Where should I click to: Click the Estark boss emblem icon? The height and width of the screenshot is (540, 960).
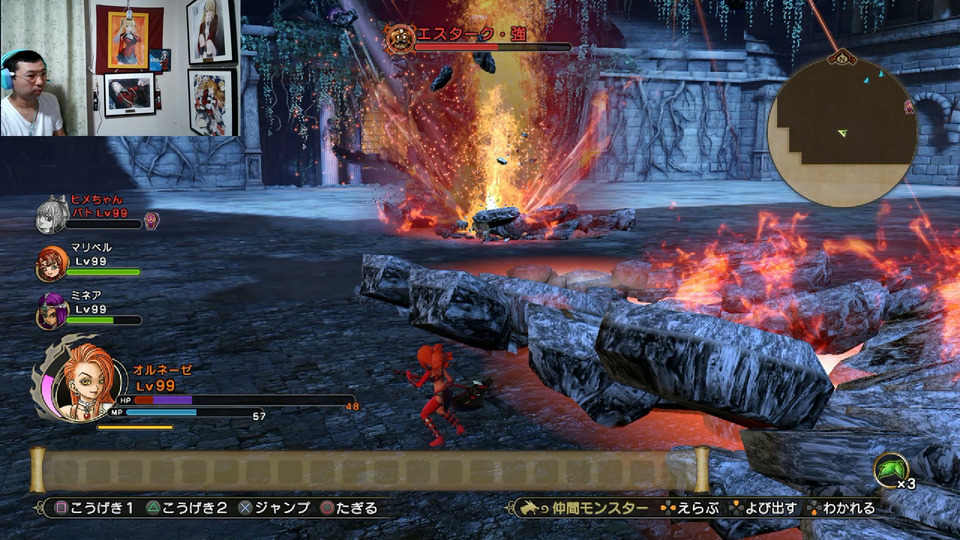(x=400, y=40)
